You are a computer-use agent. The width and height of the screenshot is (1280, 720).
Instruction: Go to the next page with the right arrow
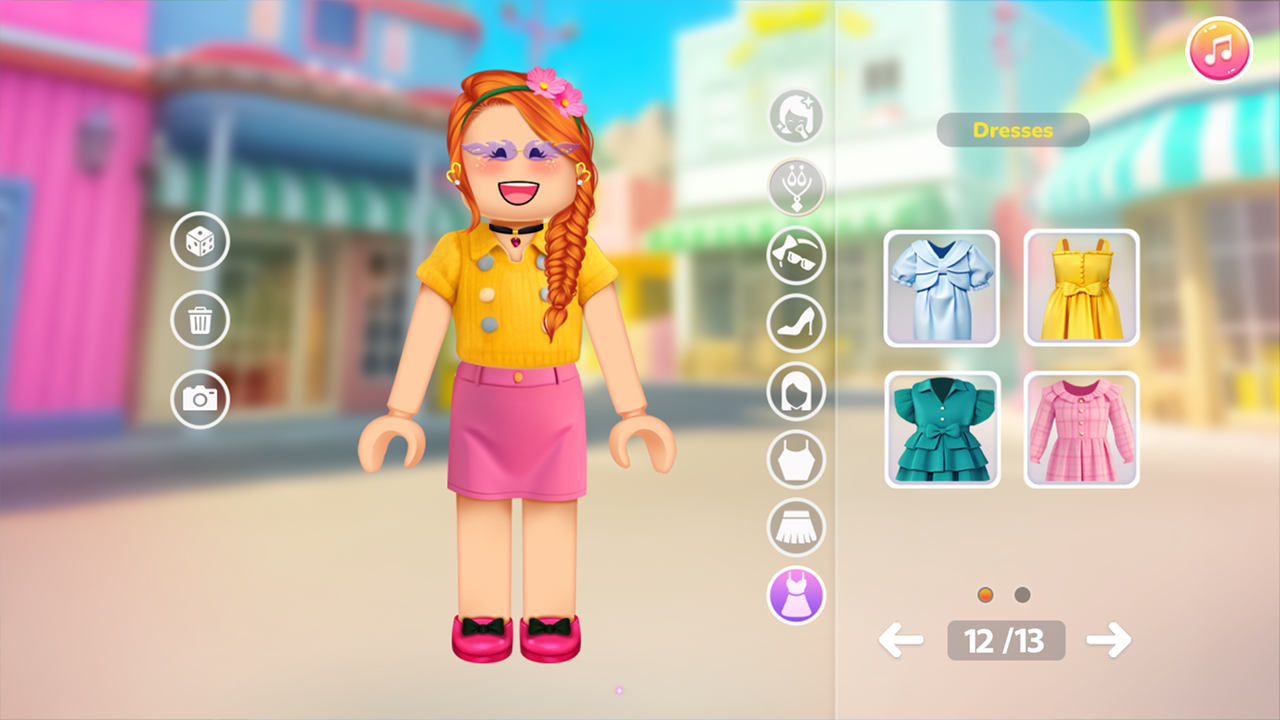coord(1110,640)
